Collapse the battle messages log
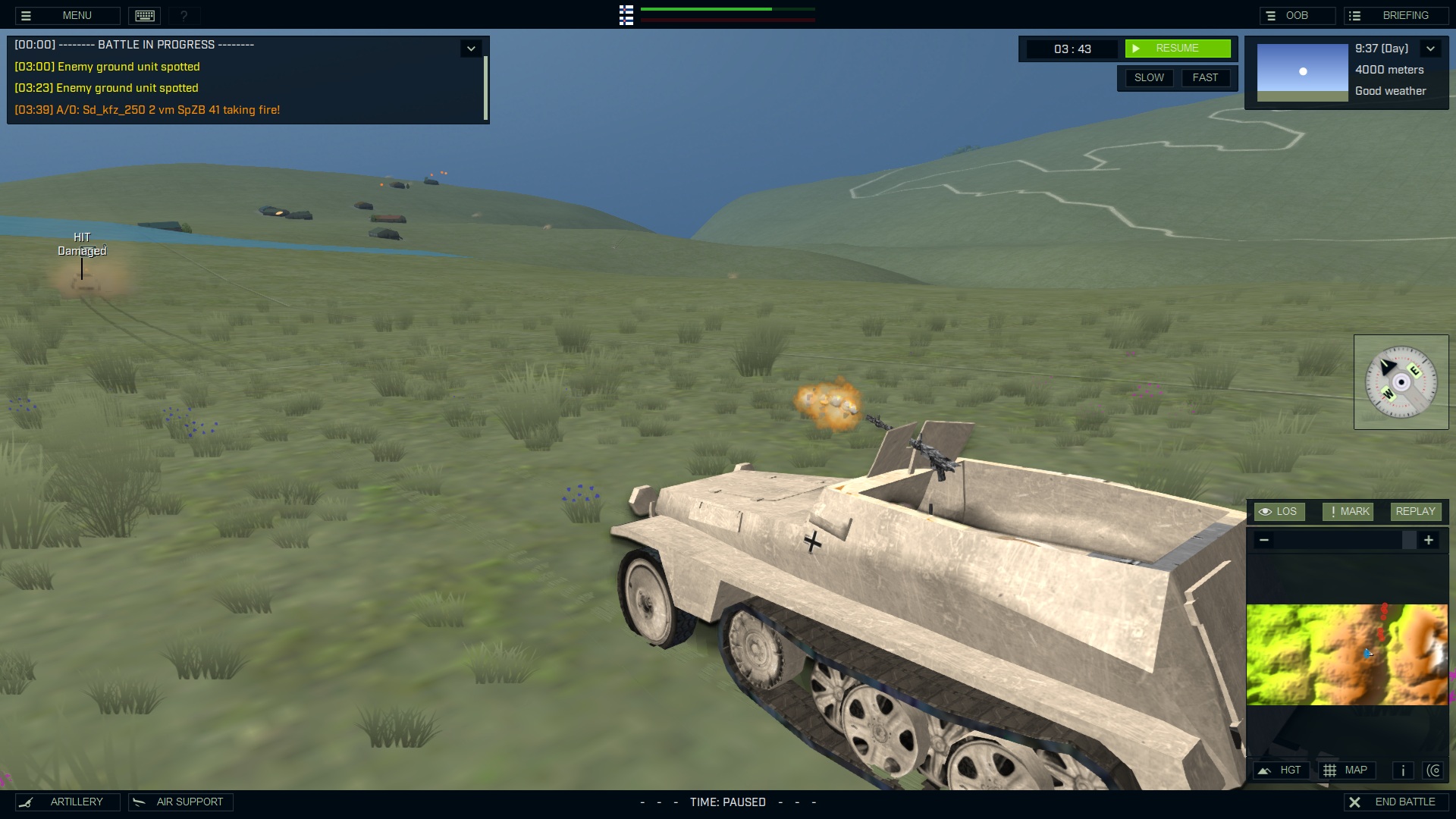The width and height of the screenshot is (1456, 819). pos(471,47)
